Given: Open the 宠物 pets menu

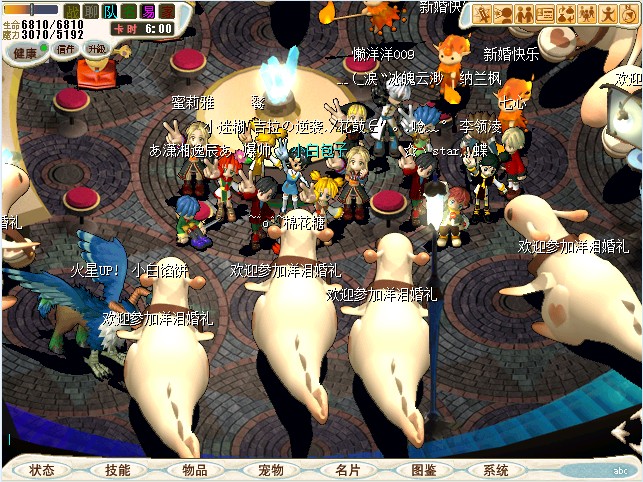Looking at the screenshot, I should 271,470.
